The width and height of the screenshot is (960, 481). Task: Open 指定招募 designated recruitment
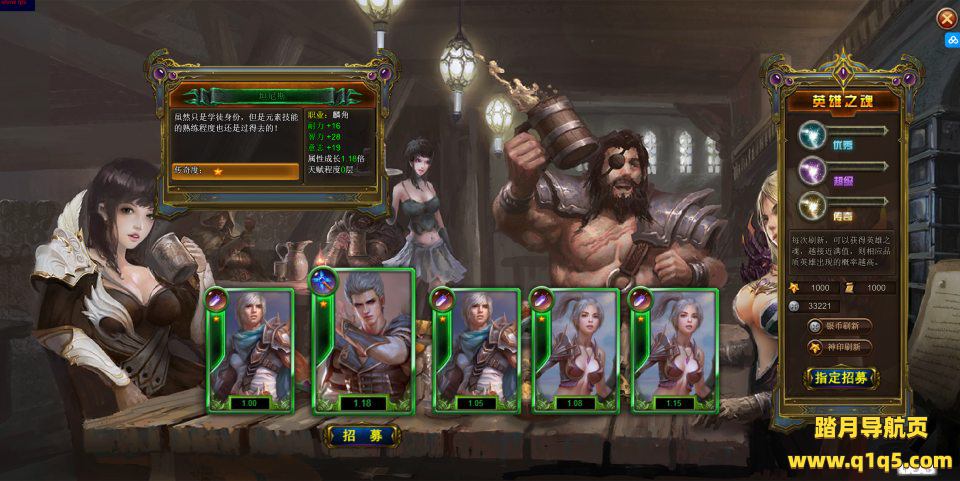(841, 378)
